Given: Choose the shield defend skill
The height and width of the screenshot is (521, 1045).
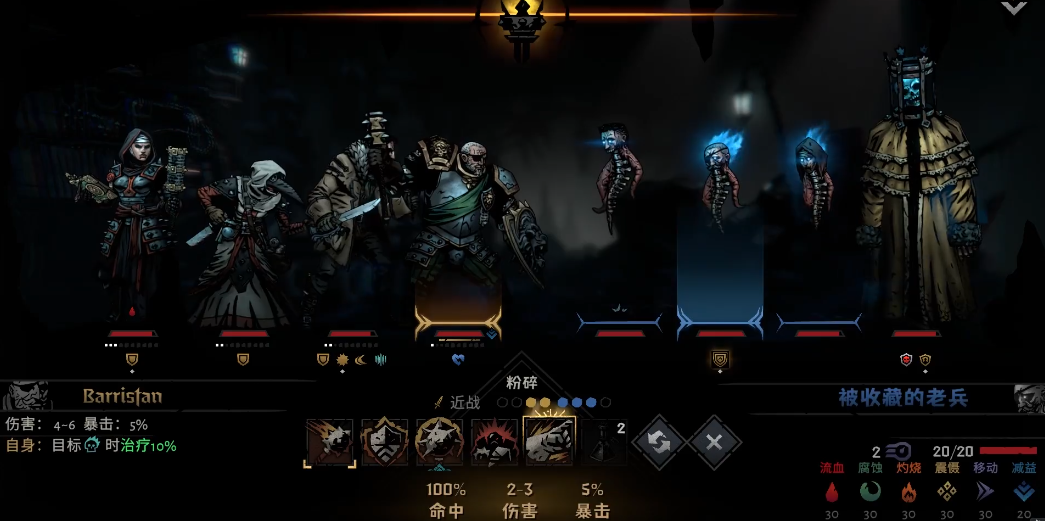Looking at the screenshot, I should click(x=385, y=442).
